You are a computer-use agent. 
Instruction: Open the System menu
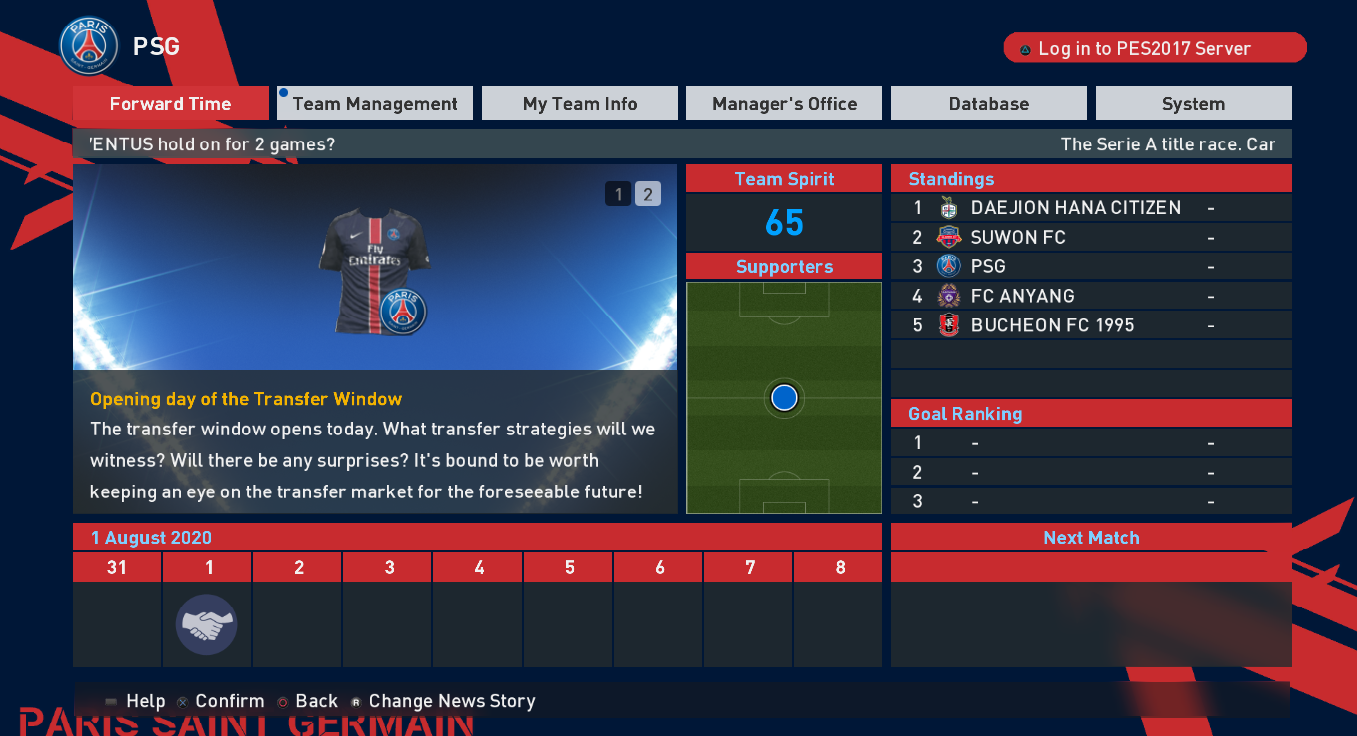[1193, 104]
